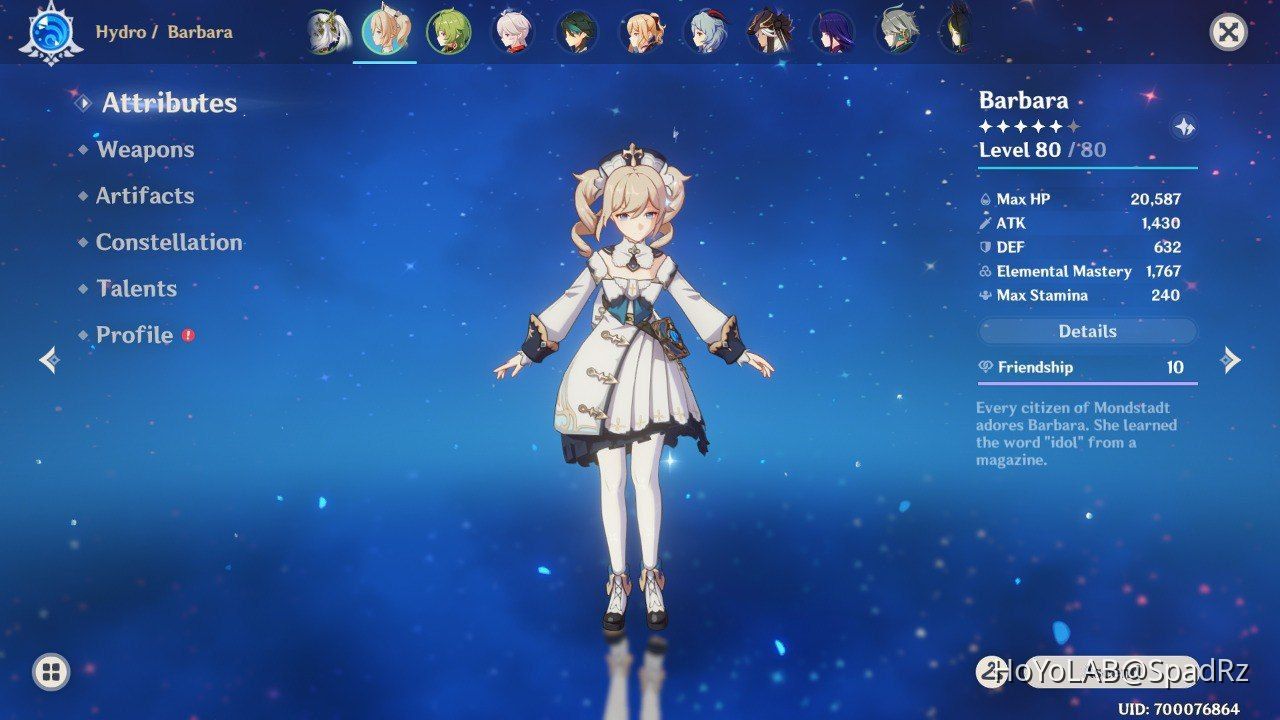The image size is (1280, 720).
Task: Click the Friendship heart icon
Action: pos(985,367)
